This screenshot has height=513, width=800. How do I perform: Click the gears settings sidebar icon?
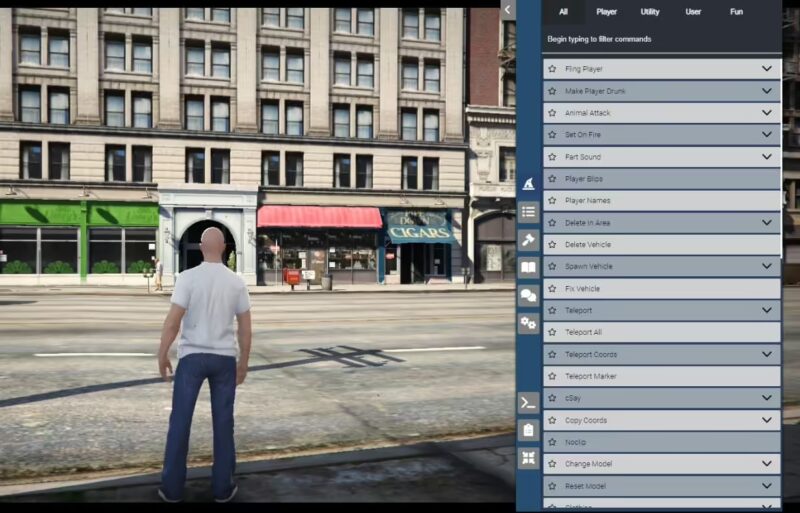point(528,323)
